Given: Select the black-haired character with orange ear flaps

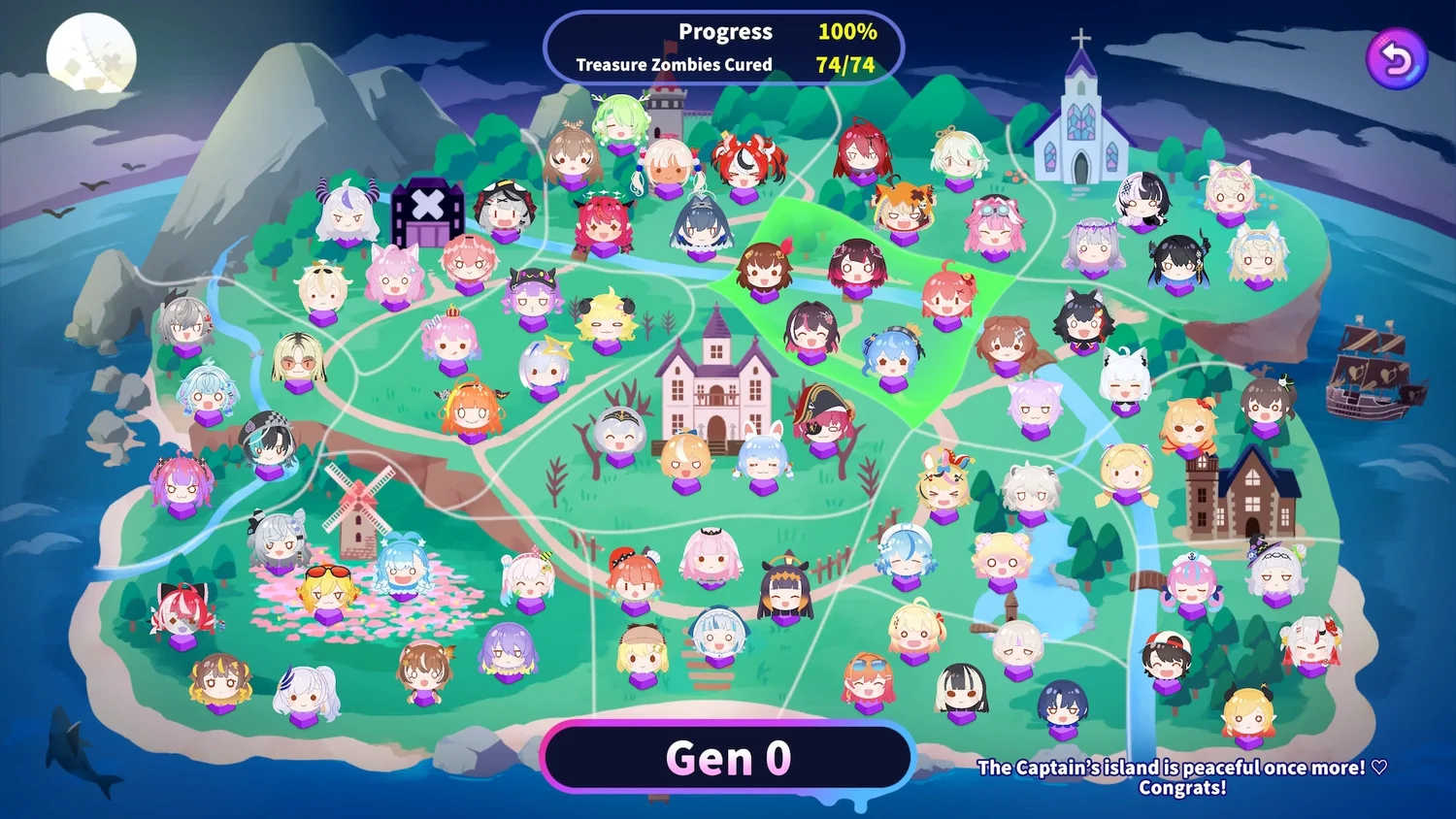Looking at the screenshot, I should [x=785, y=592].
